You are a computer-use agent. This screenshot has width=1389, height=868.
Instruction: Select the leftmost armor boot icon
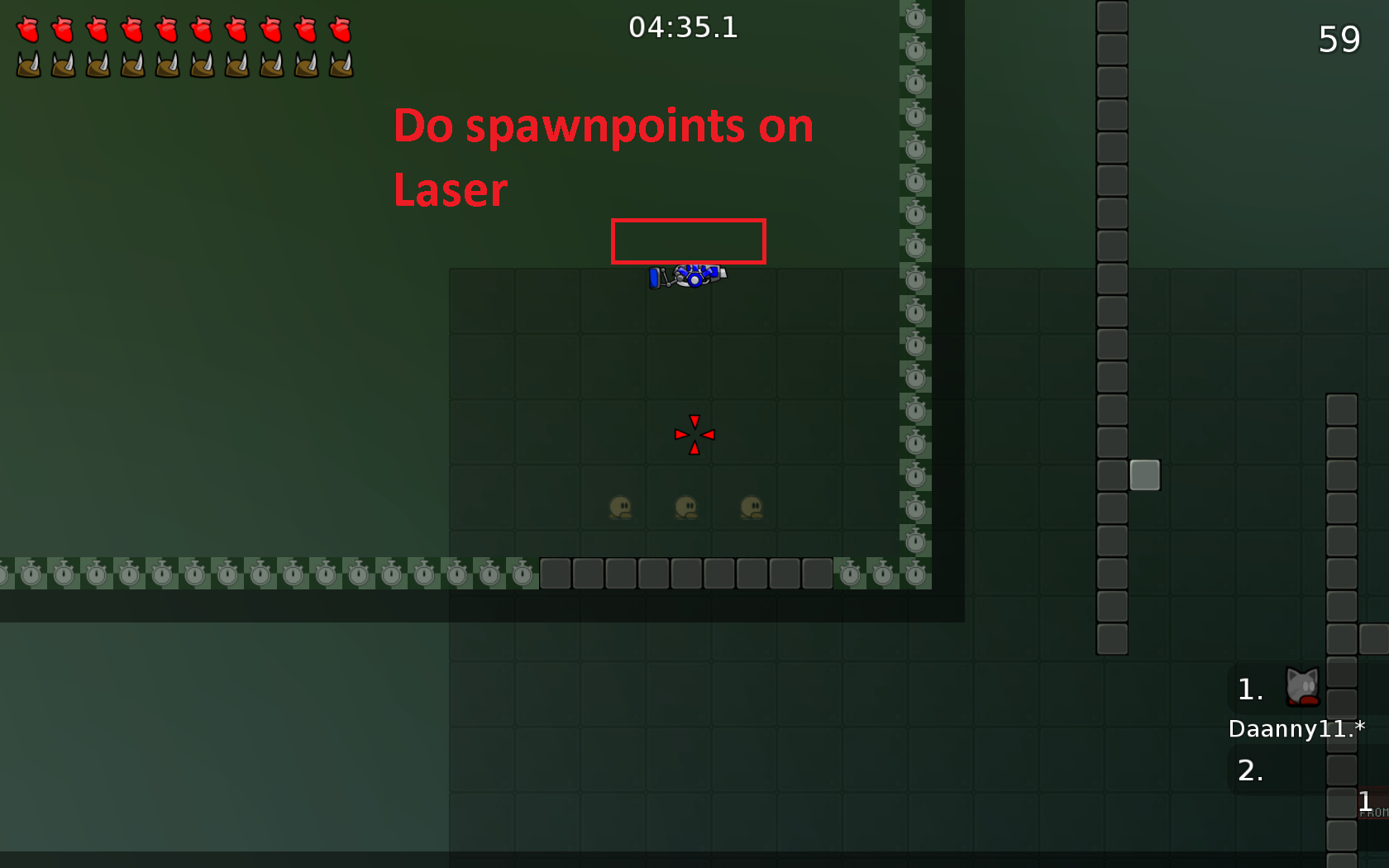click(x=28, y=64)
